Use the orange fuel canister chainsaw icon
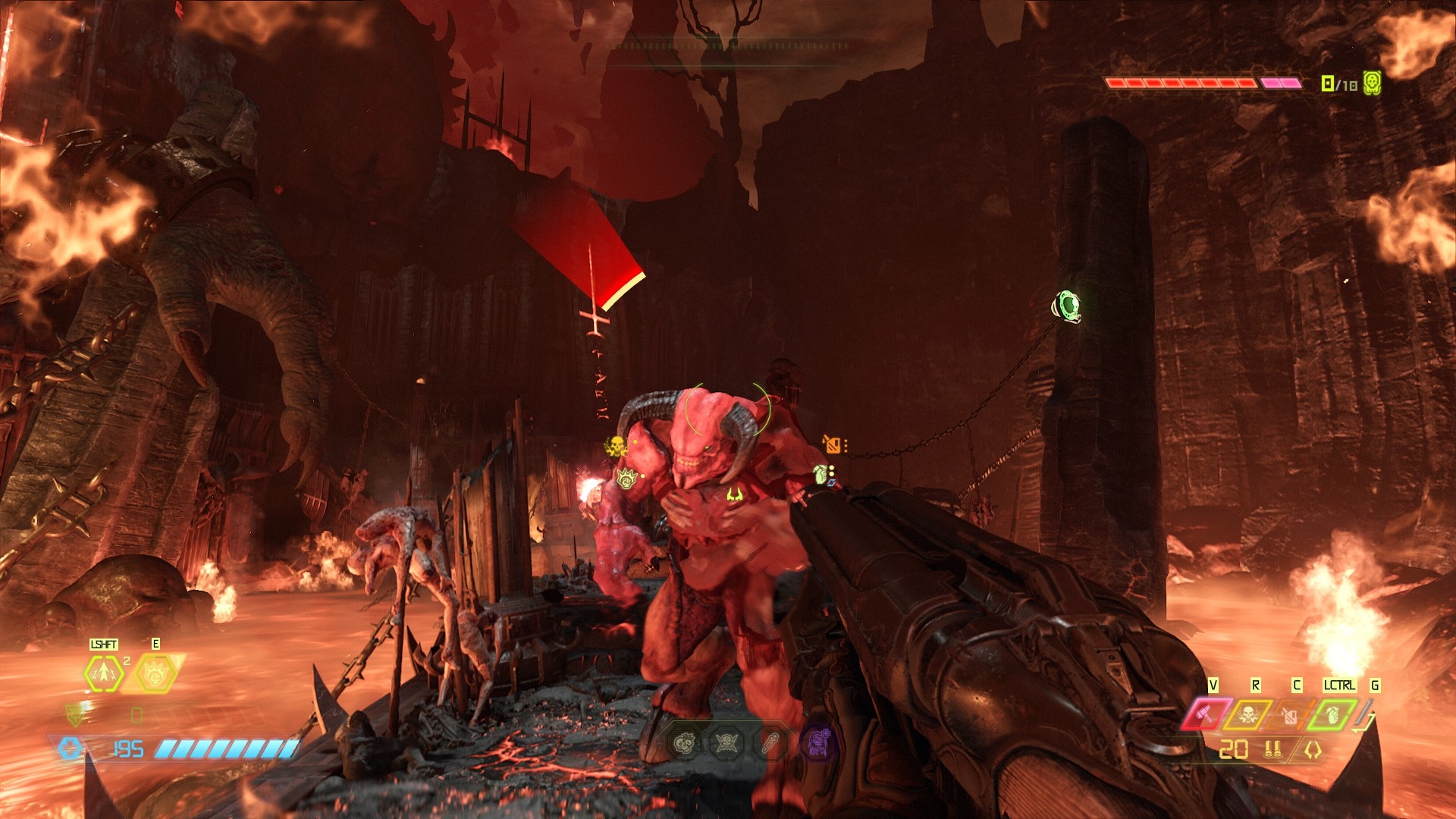Screen dimensions: 1456x819 click(x=1288, y=714)
